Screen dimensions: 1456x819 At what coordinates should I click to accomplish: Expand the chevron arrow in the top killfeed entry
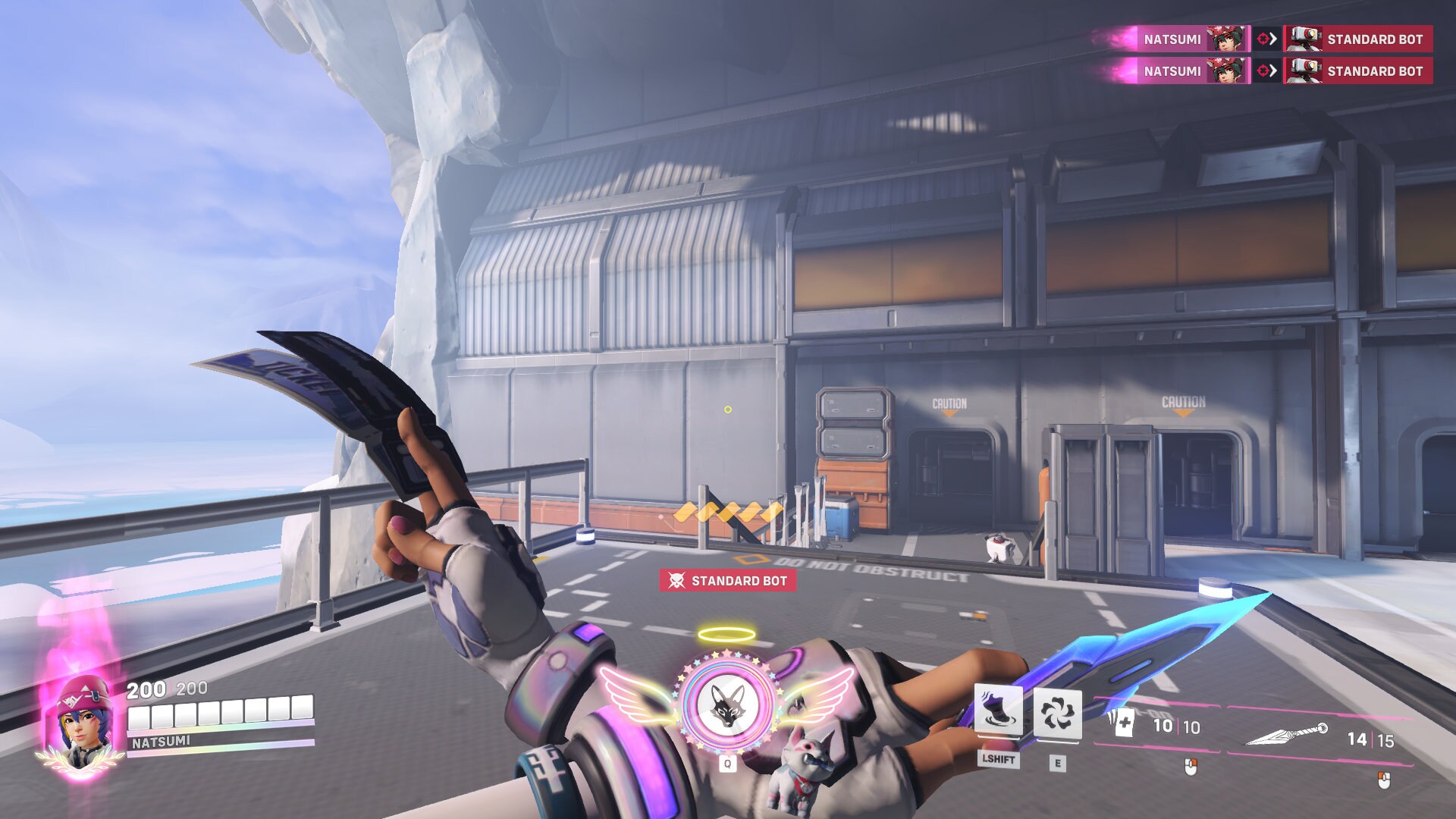click(x=1272, y=39)
